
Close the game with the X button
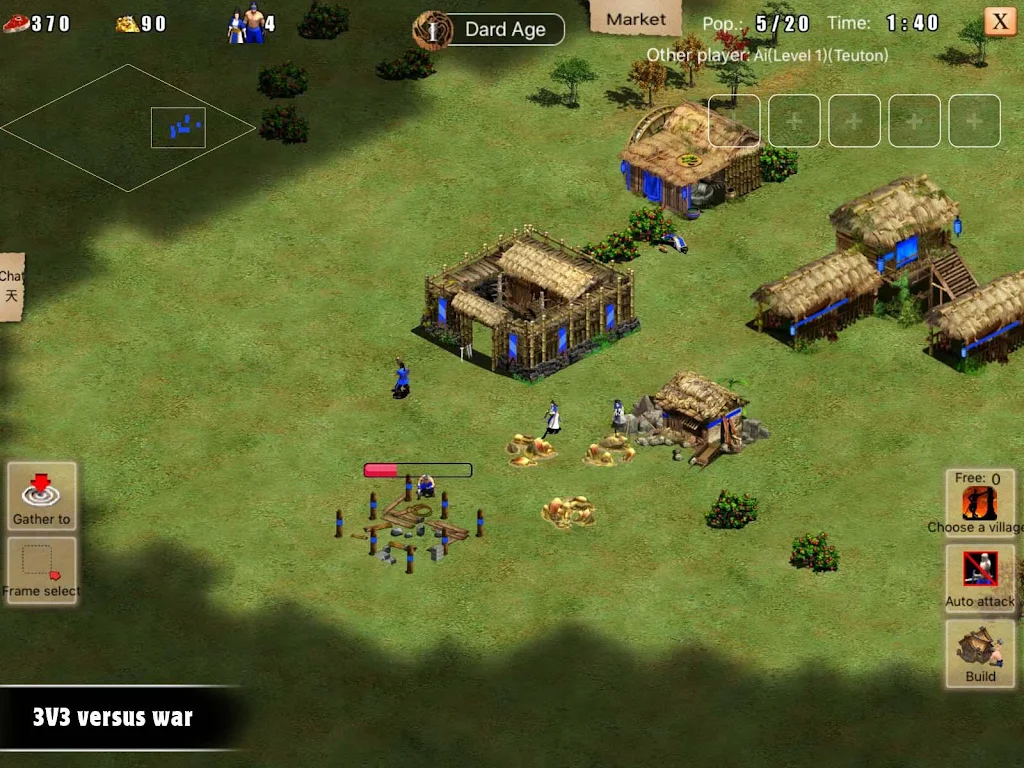999,22
